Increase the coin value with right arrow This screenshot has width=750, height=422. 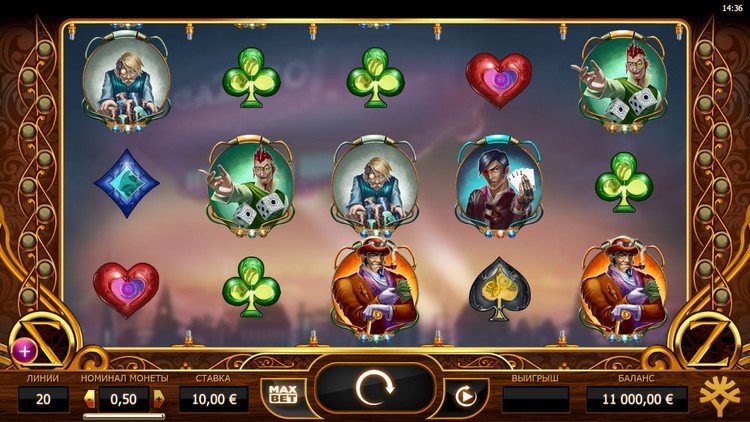click(x=158, y=399)
